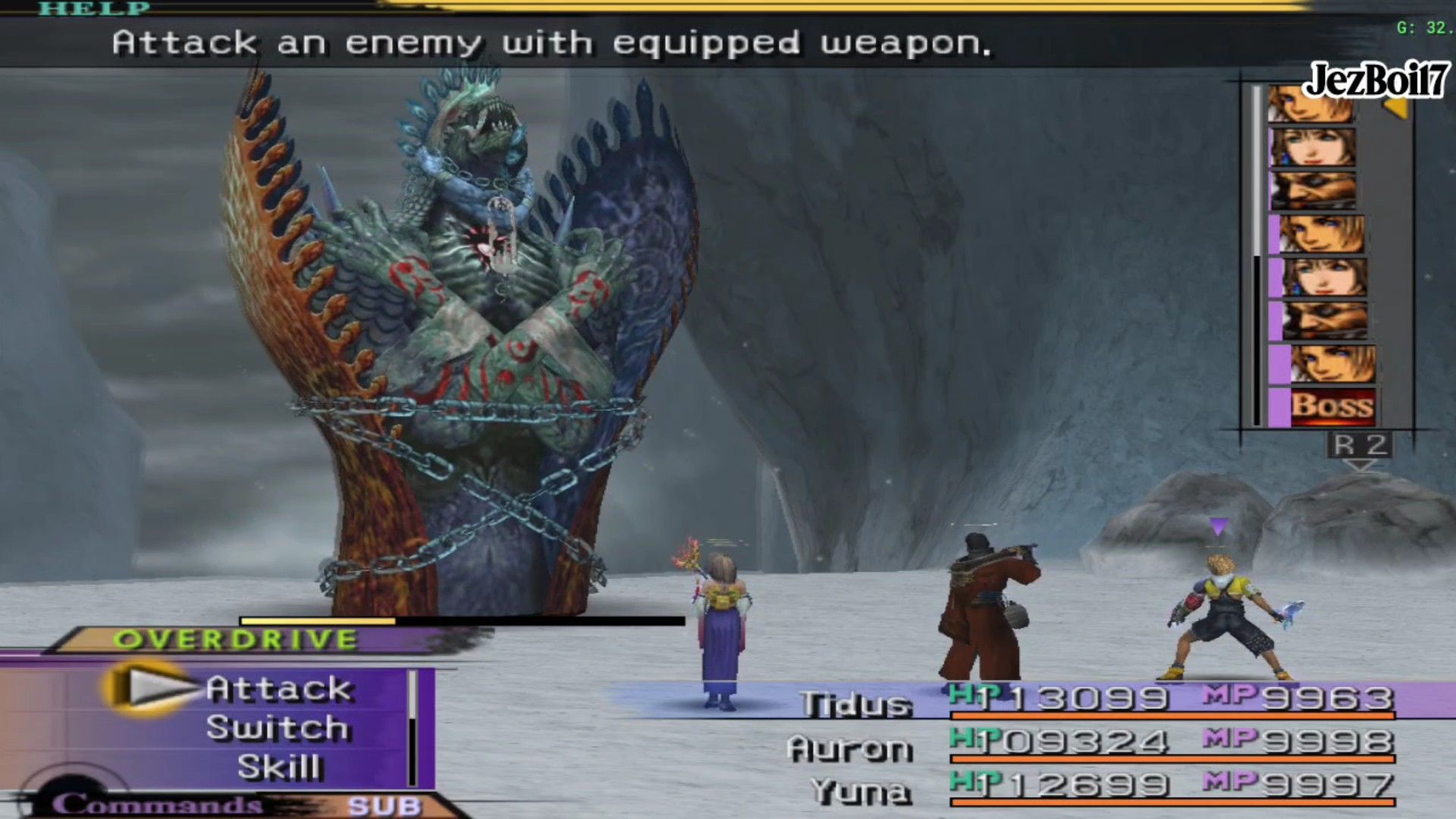Switch to the SUB command tab
The height and width of the screenshot is (819, 1456).
pos(384,805)
